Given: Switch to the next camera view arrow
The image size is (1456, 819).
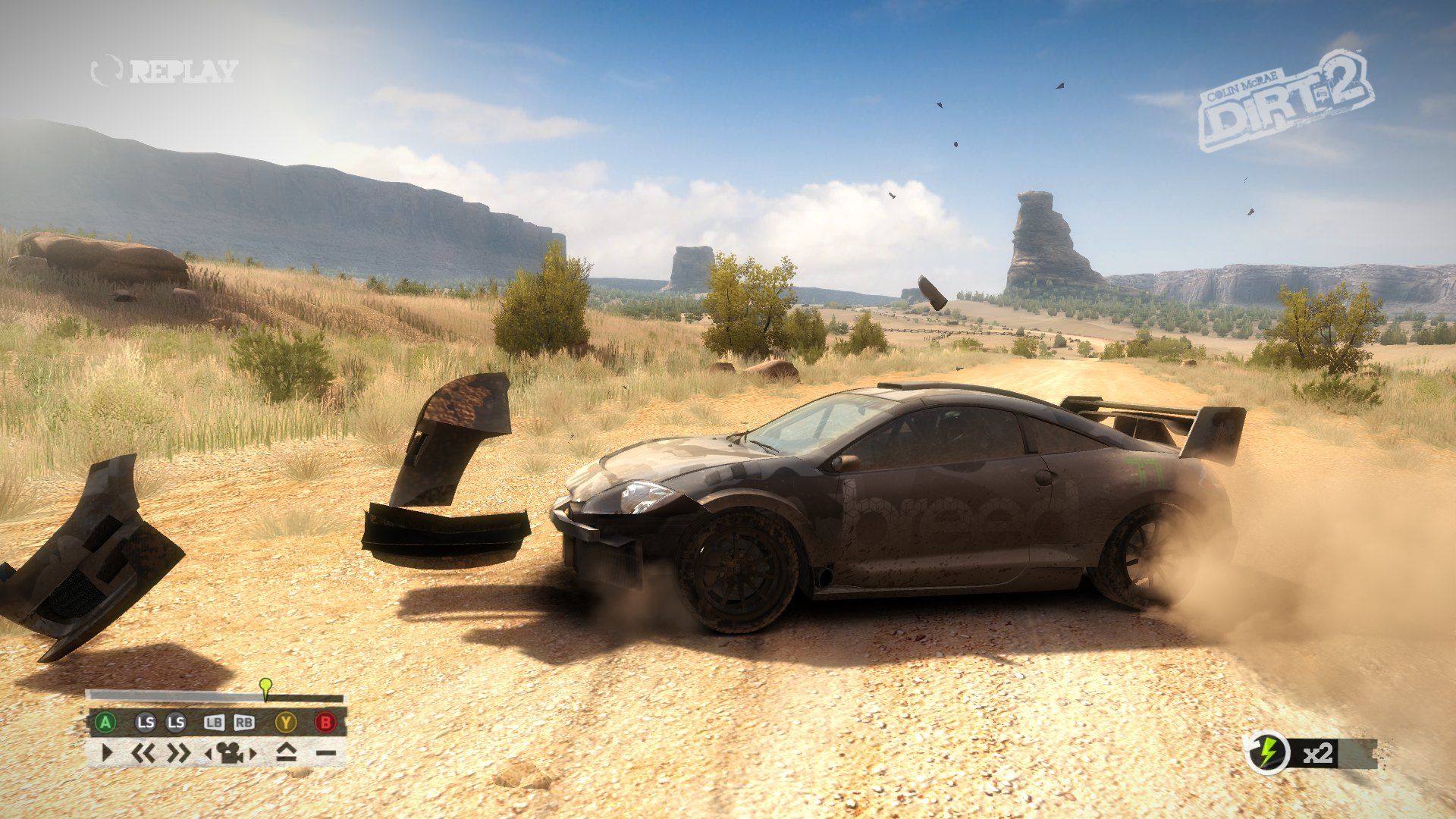Looking at the screenshot, I should coord(253,754).
